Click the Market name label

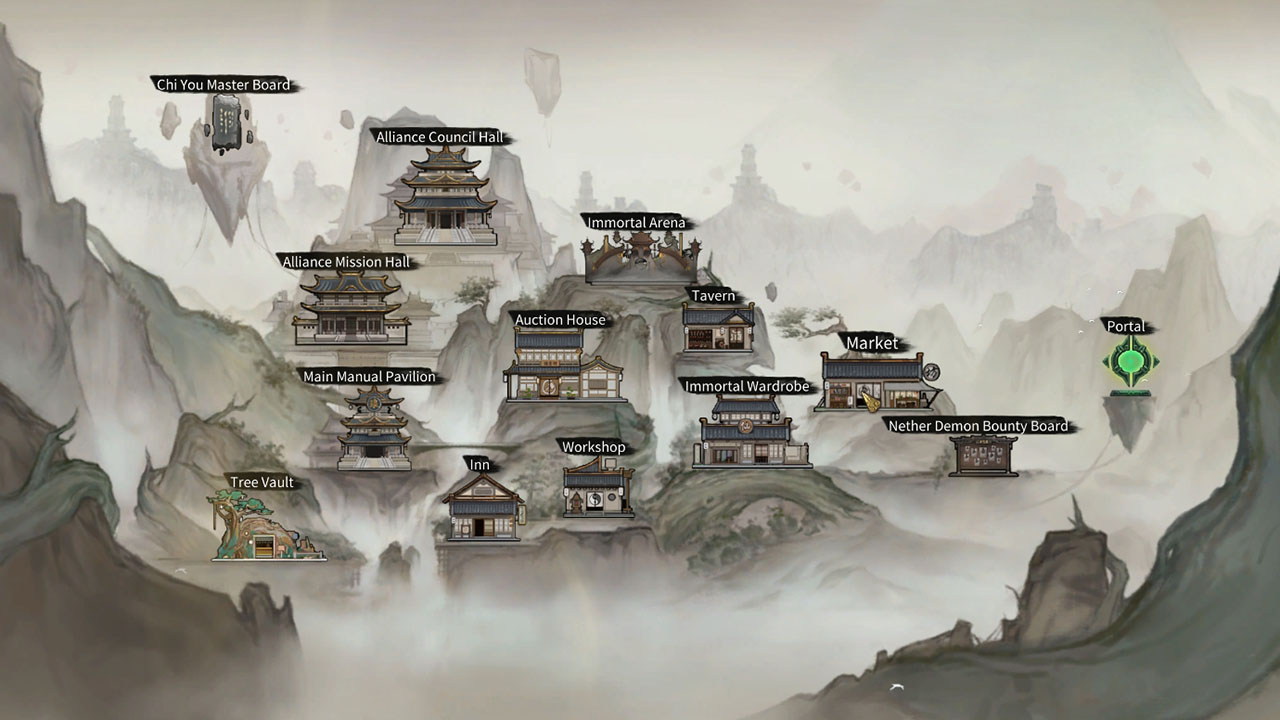click(872, 343)
